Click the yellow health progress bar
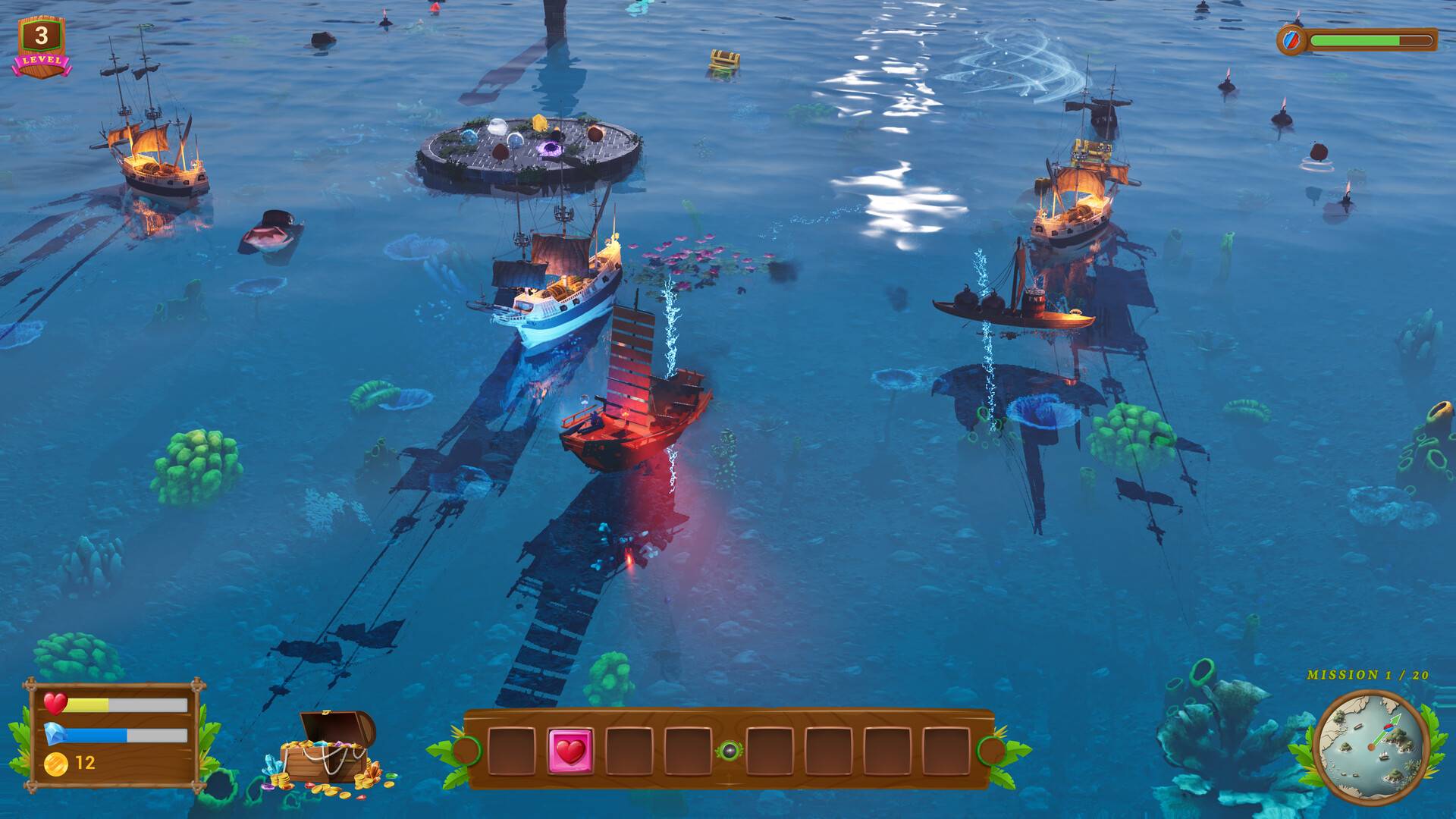Screen dimensions: 1456x819 [87, 705]
